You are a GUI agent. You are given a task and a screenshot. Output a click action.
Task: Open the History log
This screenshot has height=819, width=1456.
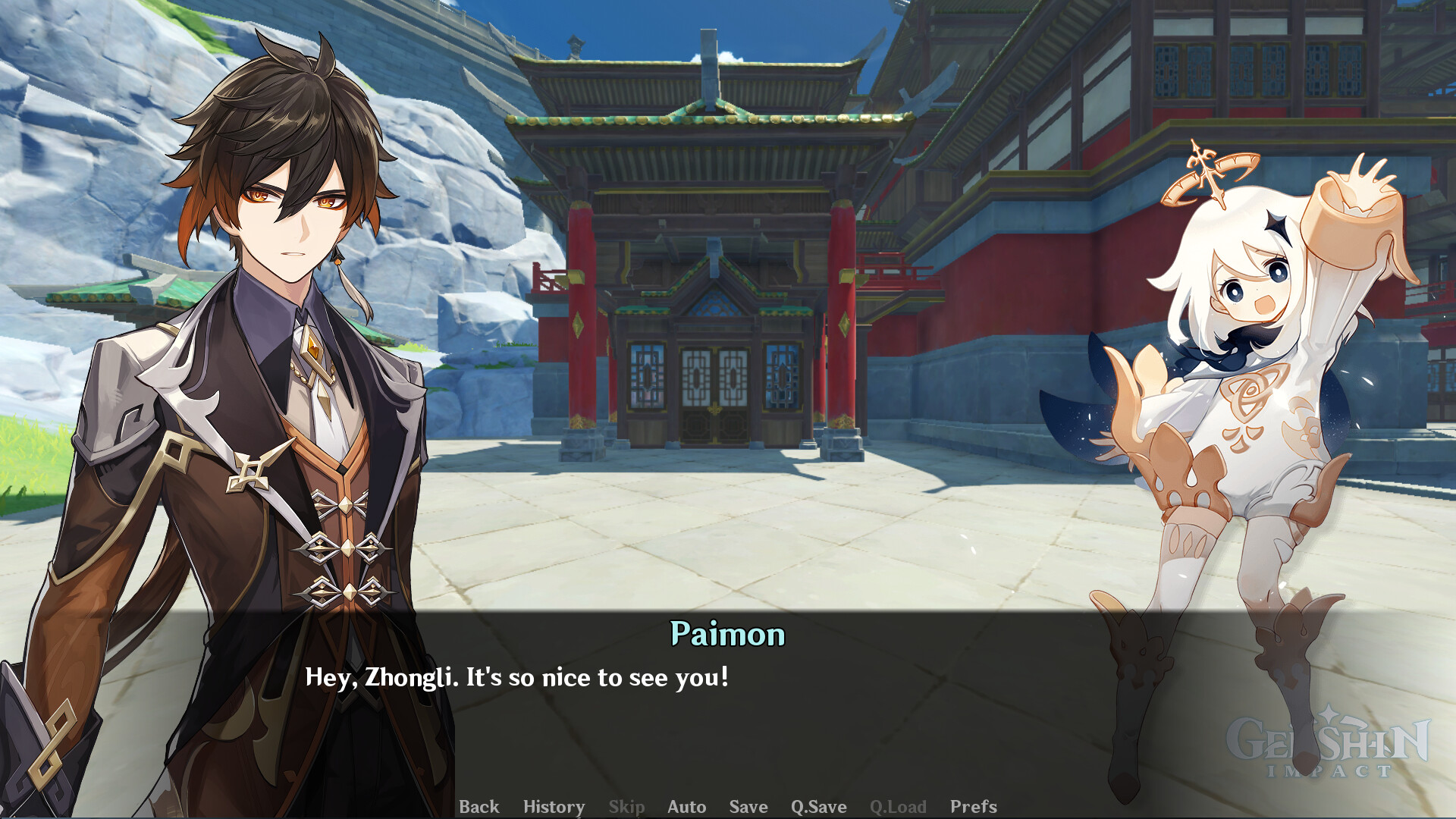[554, 807]
